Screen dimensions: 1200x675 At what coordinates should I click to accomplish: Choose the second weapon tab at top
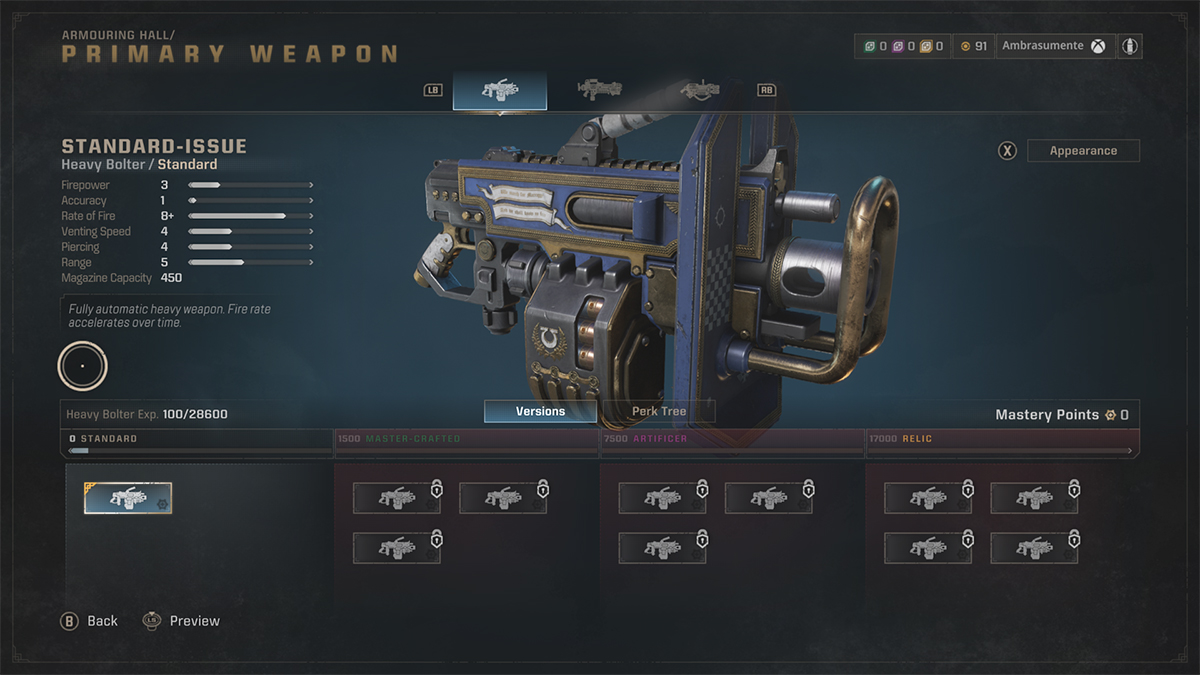(600, 90)
